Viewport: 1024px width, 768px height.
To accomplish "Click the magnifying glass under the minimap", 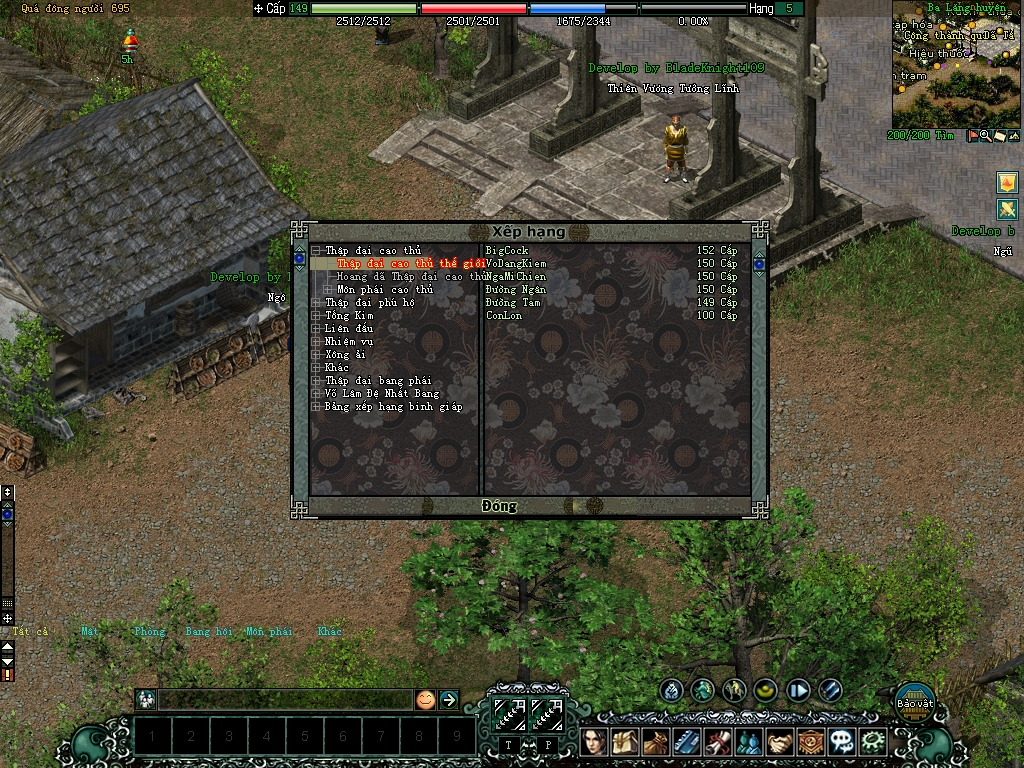I will tap(986, 136).
